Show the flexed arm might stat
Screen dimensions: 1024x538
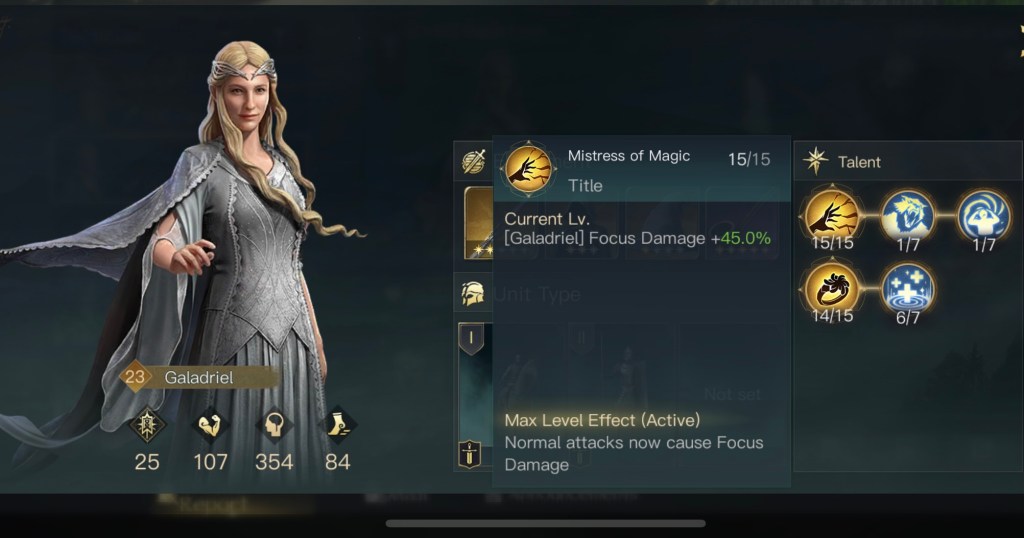point(210,426)
